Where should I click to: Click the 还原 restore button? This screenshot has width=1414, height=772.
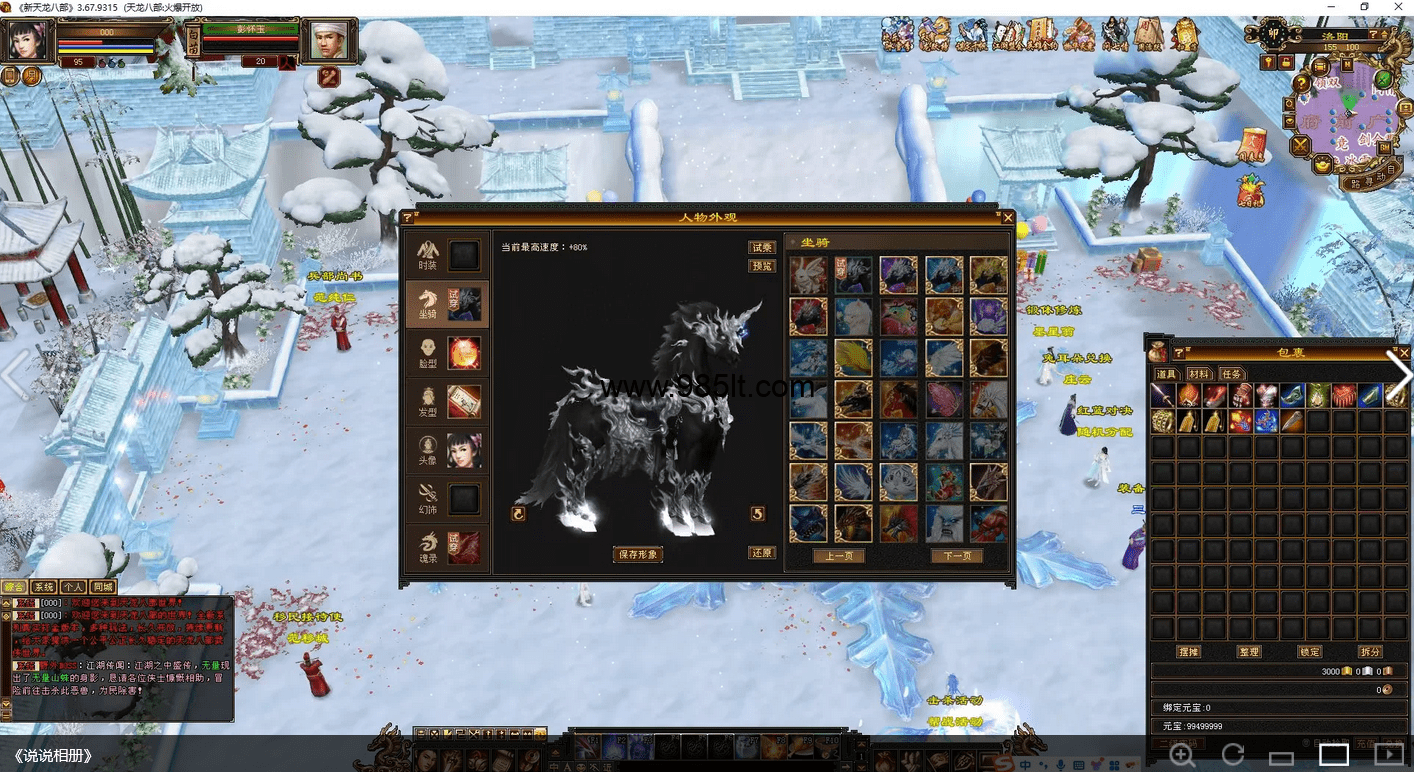762,553
